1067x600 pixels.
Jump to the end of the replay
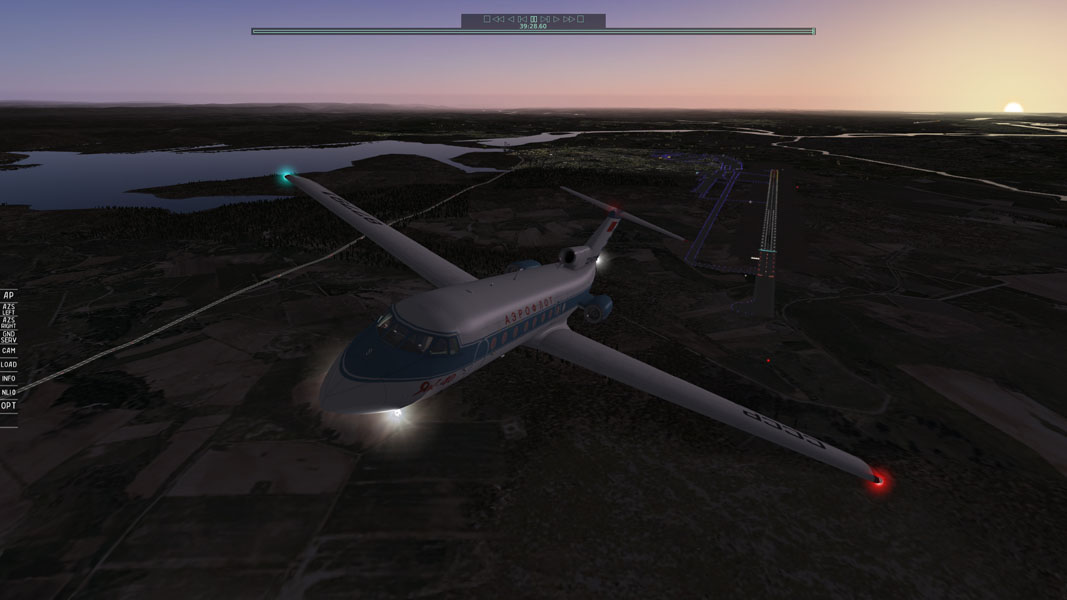580,19
